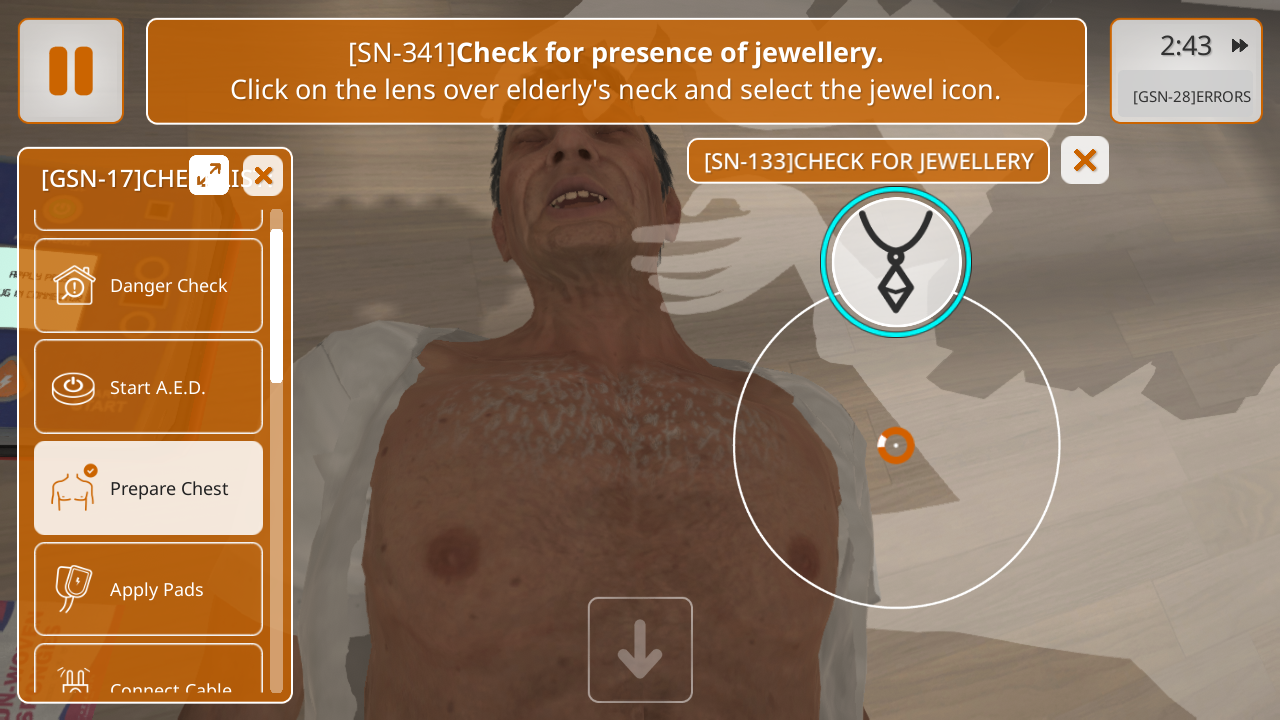Open the Prepare Chest step
Viewport: 1280px width, 720px height.
[x=149, y=488]
